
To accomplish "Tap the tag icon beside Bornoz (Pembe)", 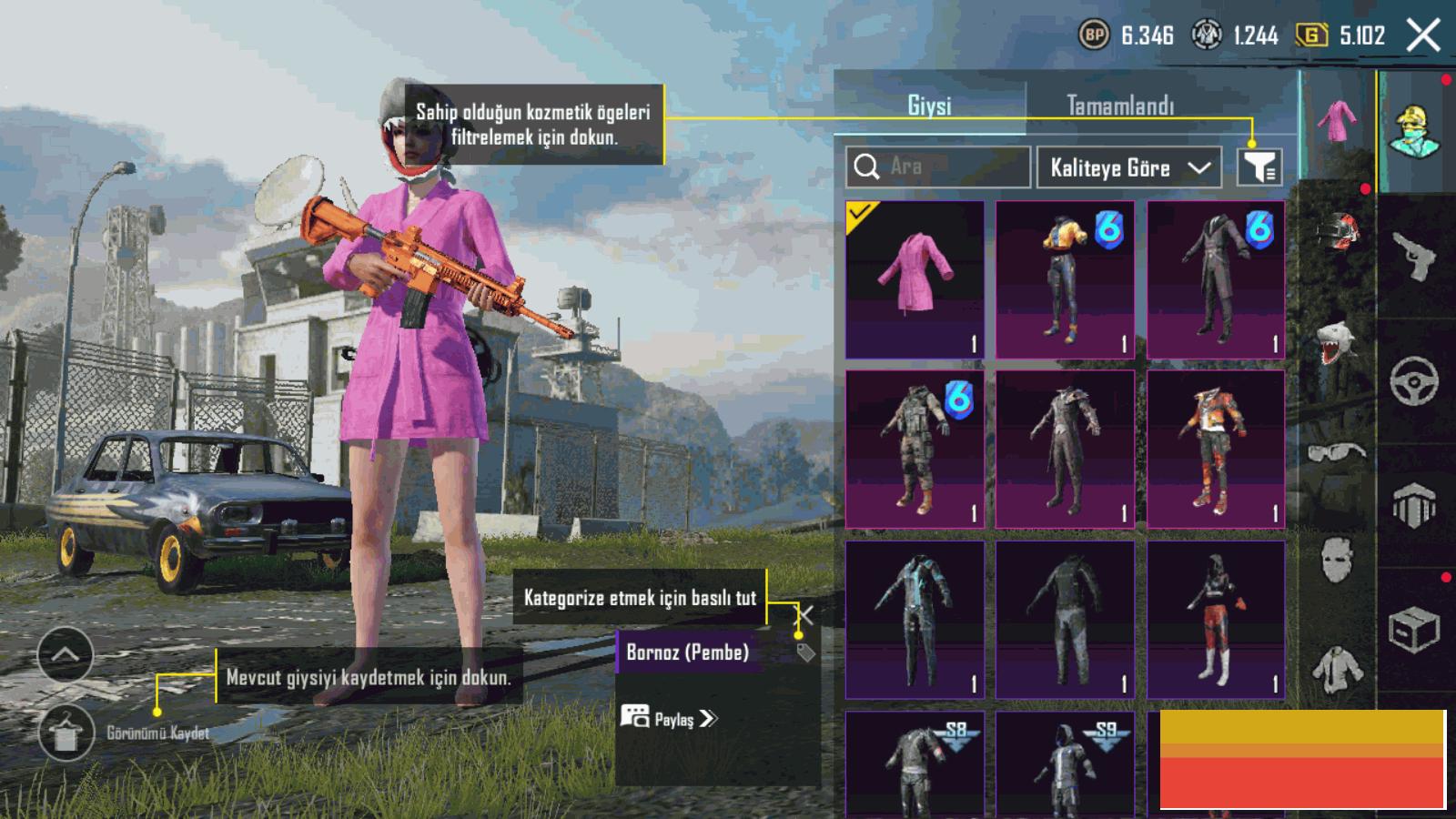I will coord(805,652).
